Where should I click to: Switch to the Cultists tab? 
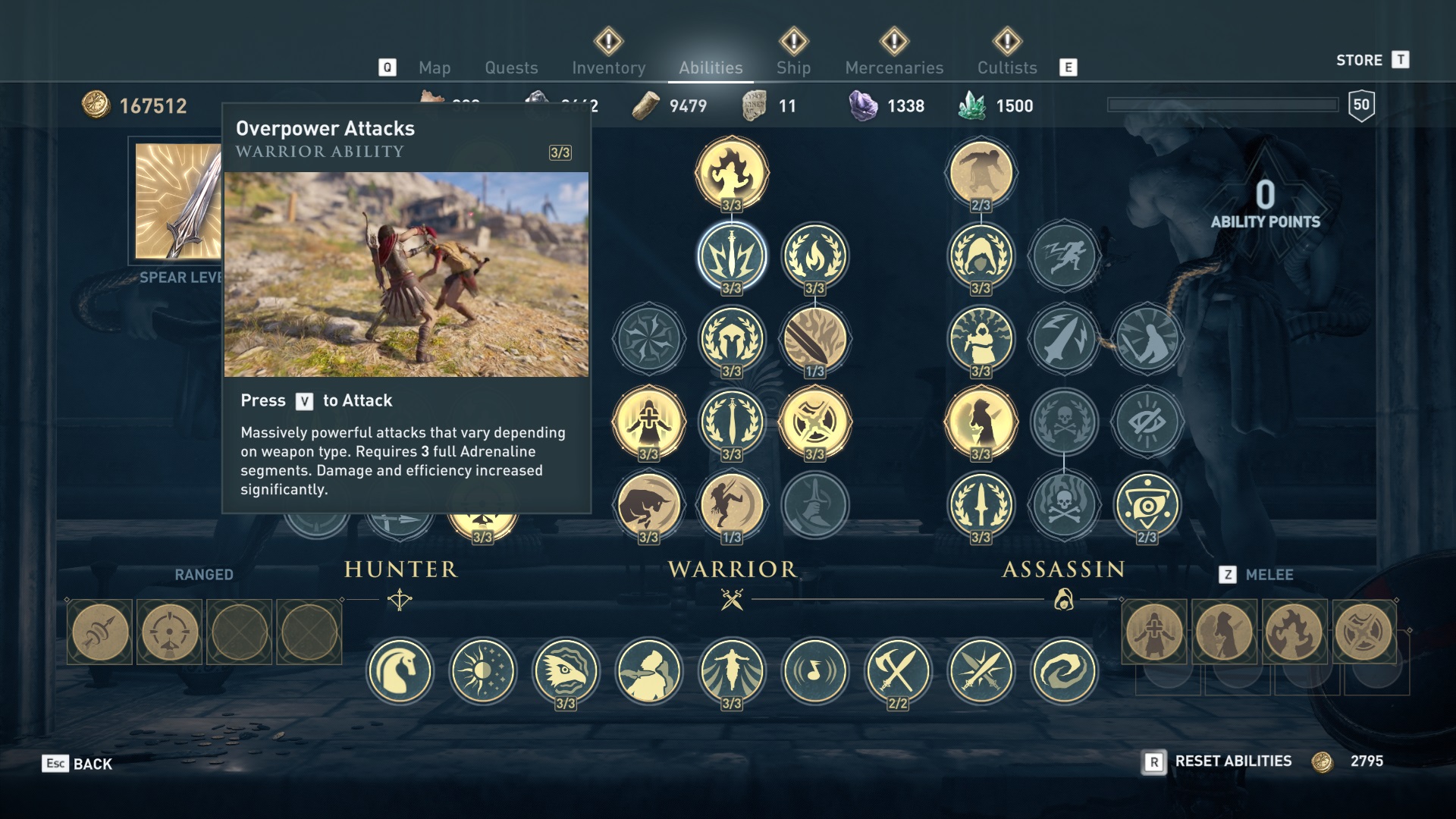click(1006, 68)
